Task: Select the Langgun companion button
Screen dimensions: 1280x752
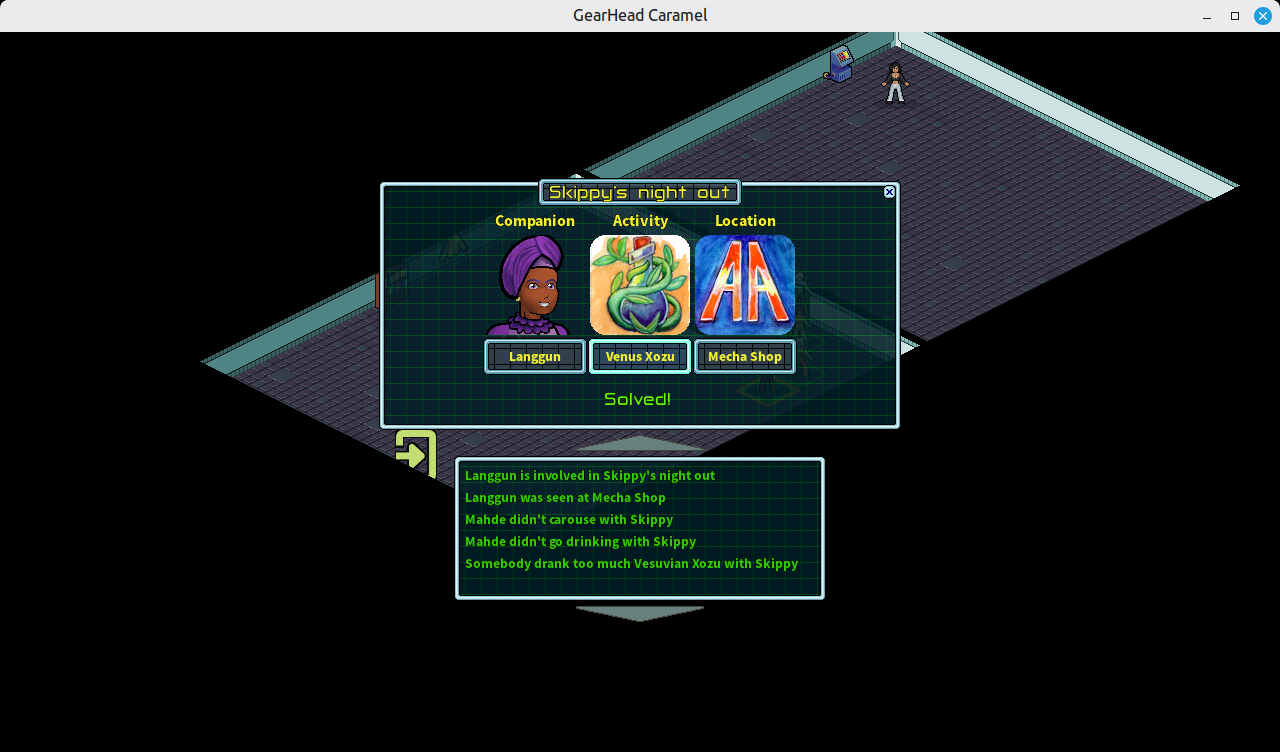Action: [535, 357]
